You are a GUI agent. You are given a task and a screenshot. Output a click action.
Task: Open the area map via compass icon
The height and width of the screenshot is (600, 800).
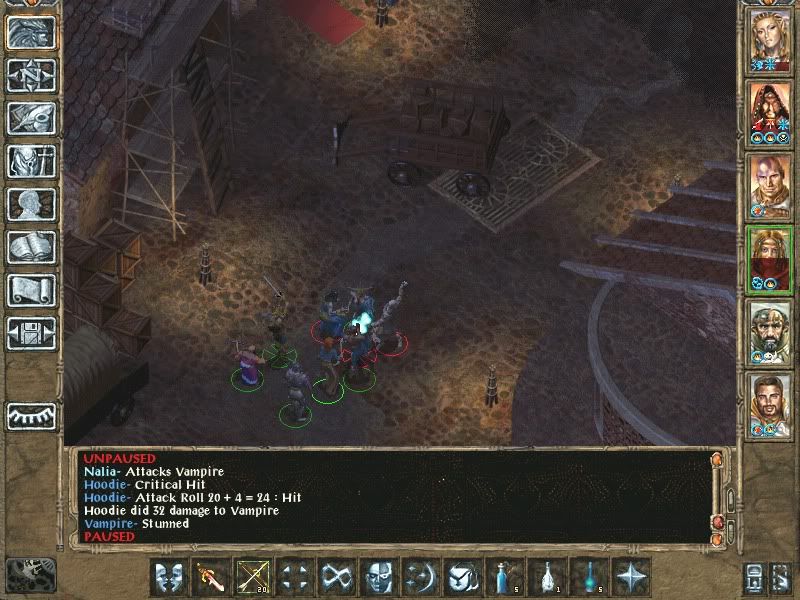(31, 75)
